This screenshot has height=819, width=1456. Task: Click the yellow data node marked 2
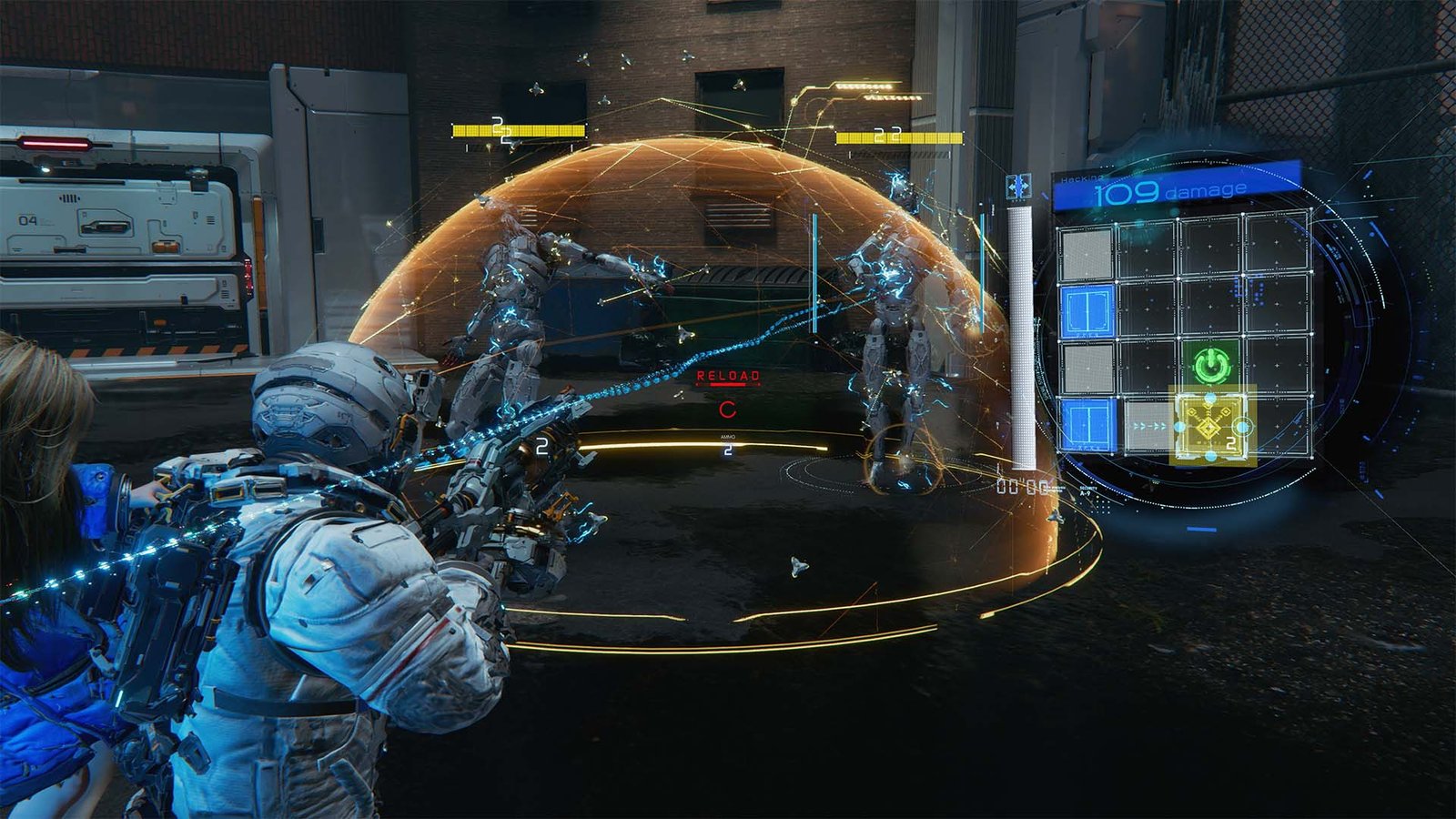pos(1210,425)
